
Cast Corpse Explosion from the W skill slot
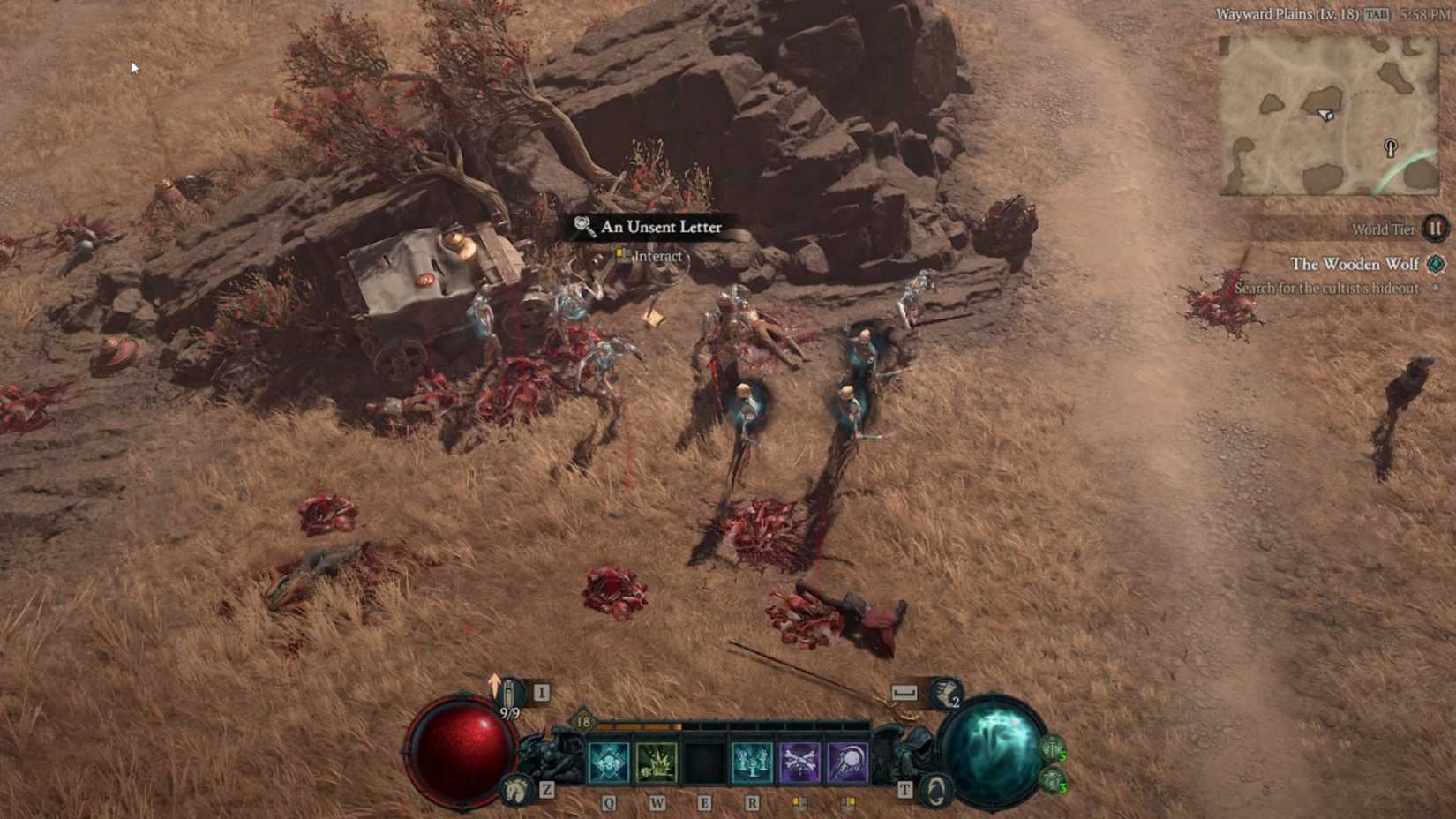click(x=657, y=762)
